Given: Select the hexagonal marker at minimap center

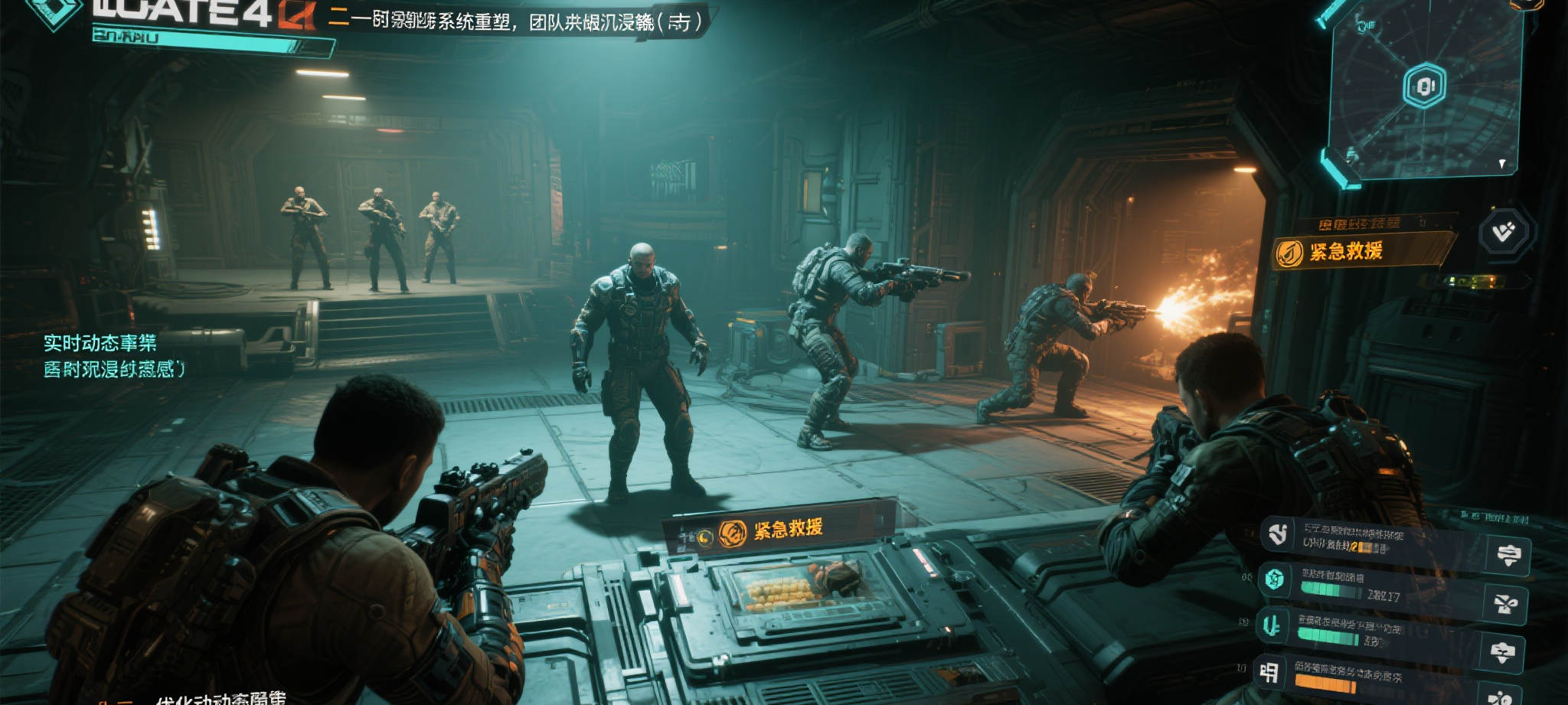Looking at the screenshot, I should pyautogui.click(x=1423, y=86).
